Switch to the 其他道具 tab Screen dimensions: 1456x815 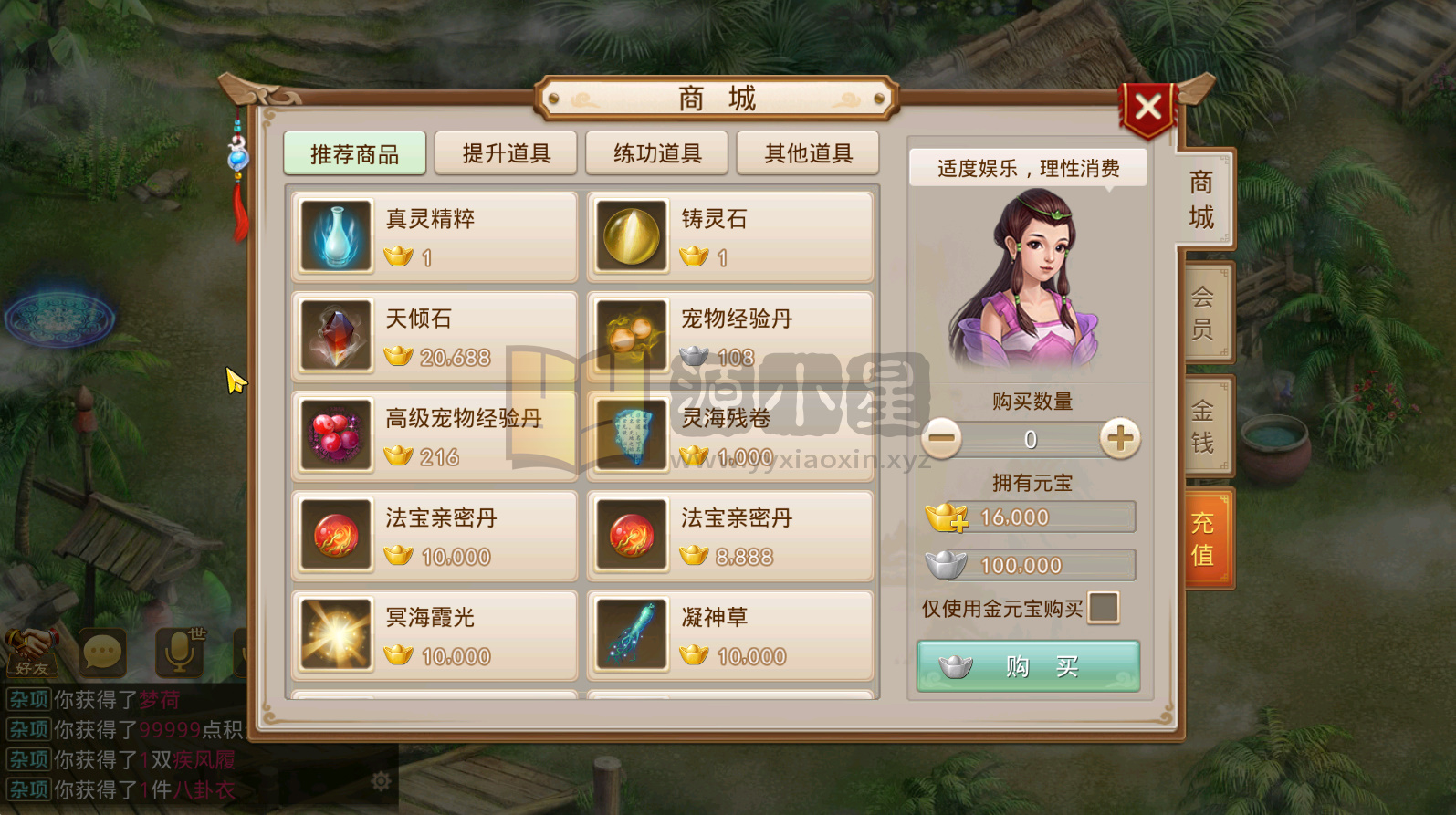click(x=807, y=153)
